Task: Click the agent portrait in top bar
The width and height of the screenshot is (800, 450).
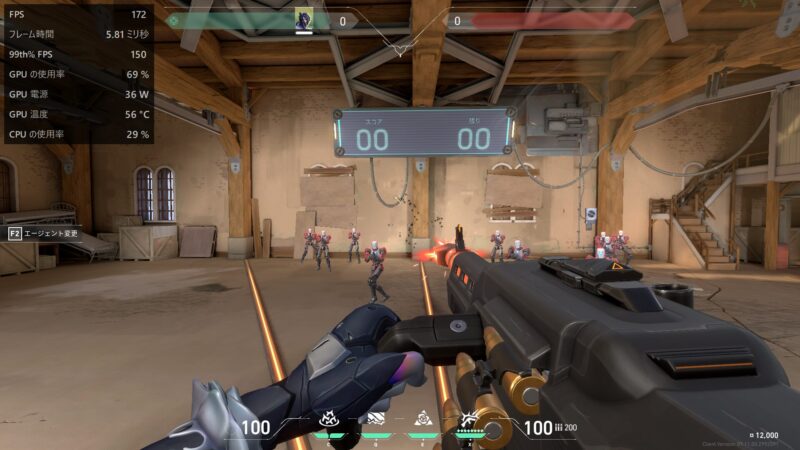Action: [x=304, y=19]
